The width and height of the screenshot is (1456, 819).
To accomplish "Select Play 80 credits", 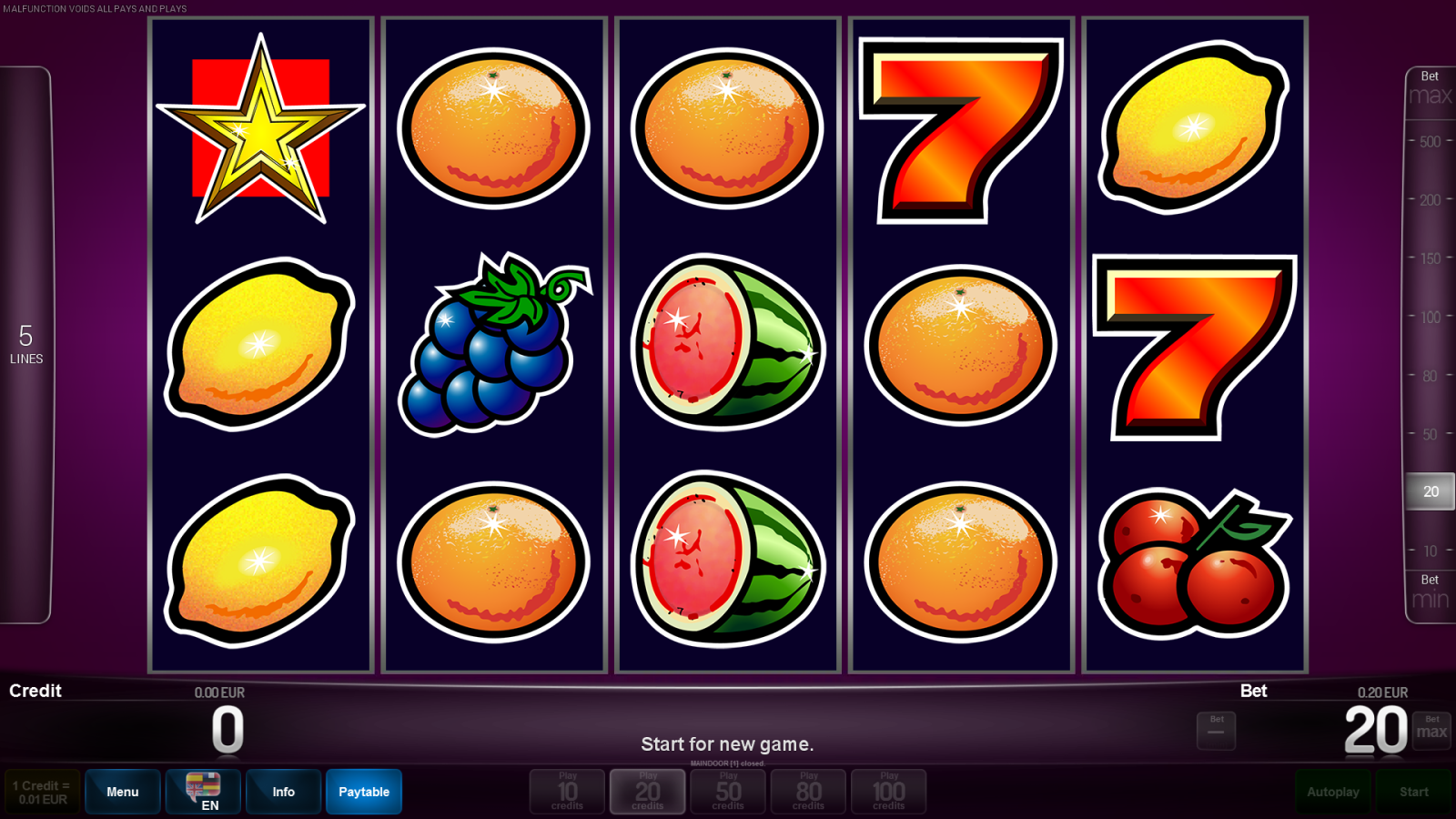I will tap(808, 792).
